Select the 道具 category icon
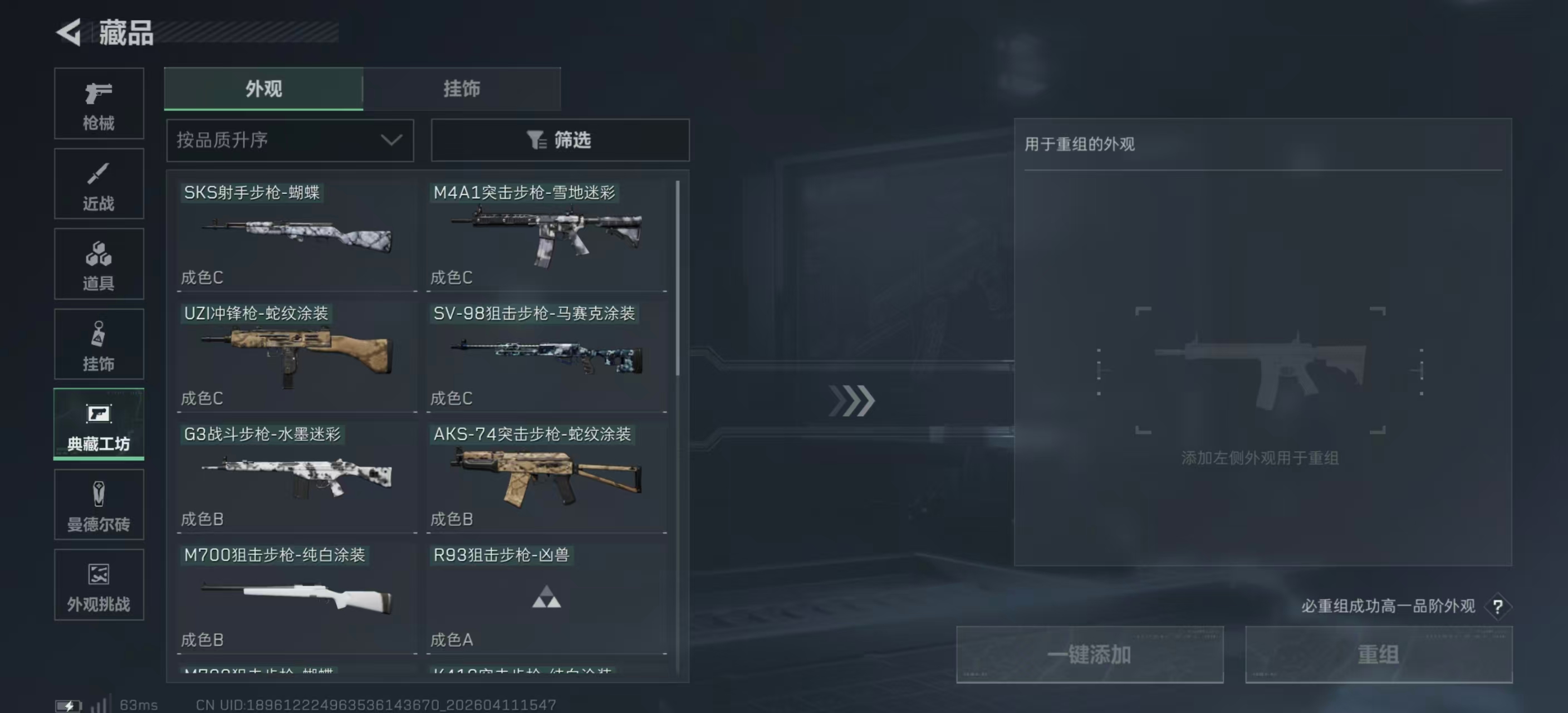The width and height of the screenshot is (1568, 713). pyautogui.click(x=99, y=263)
